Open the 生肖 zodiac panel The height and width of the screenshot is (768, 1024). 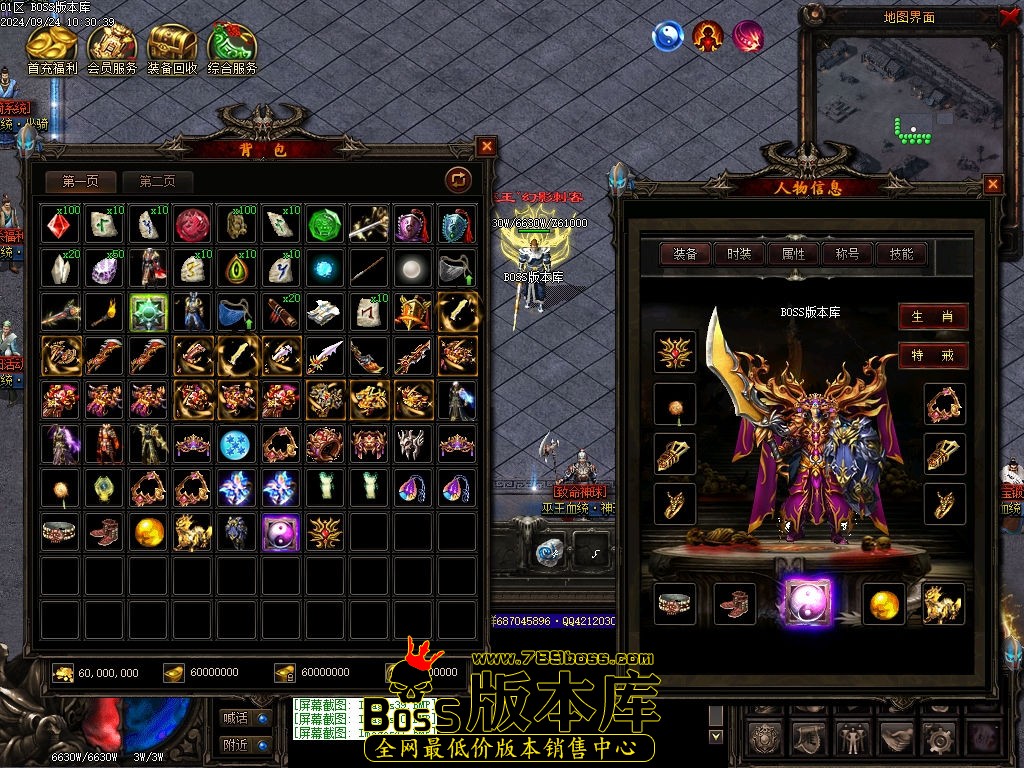[x=932, y=317]
